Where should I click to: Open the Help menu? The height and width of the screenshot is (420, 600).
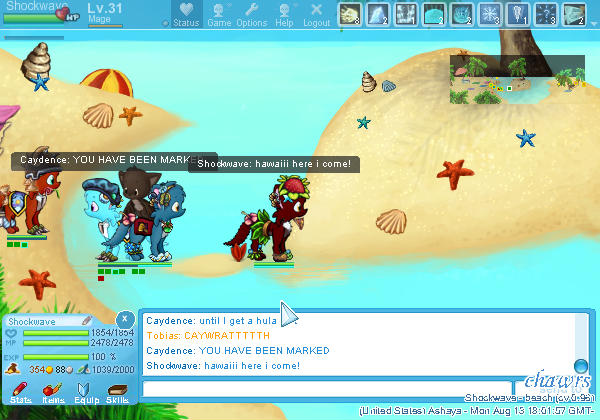point(284,15)
